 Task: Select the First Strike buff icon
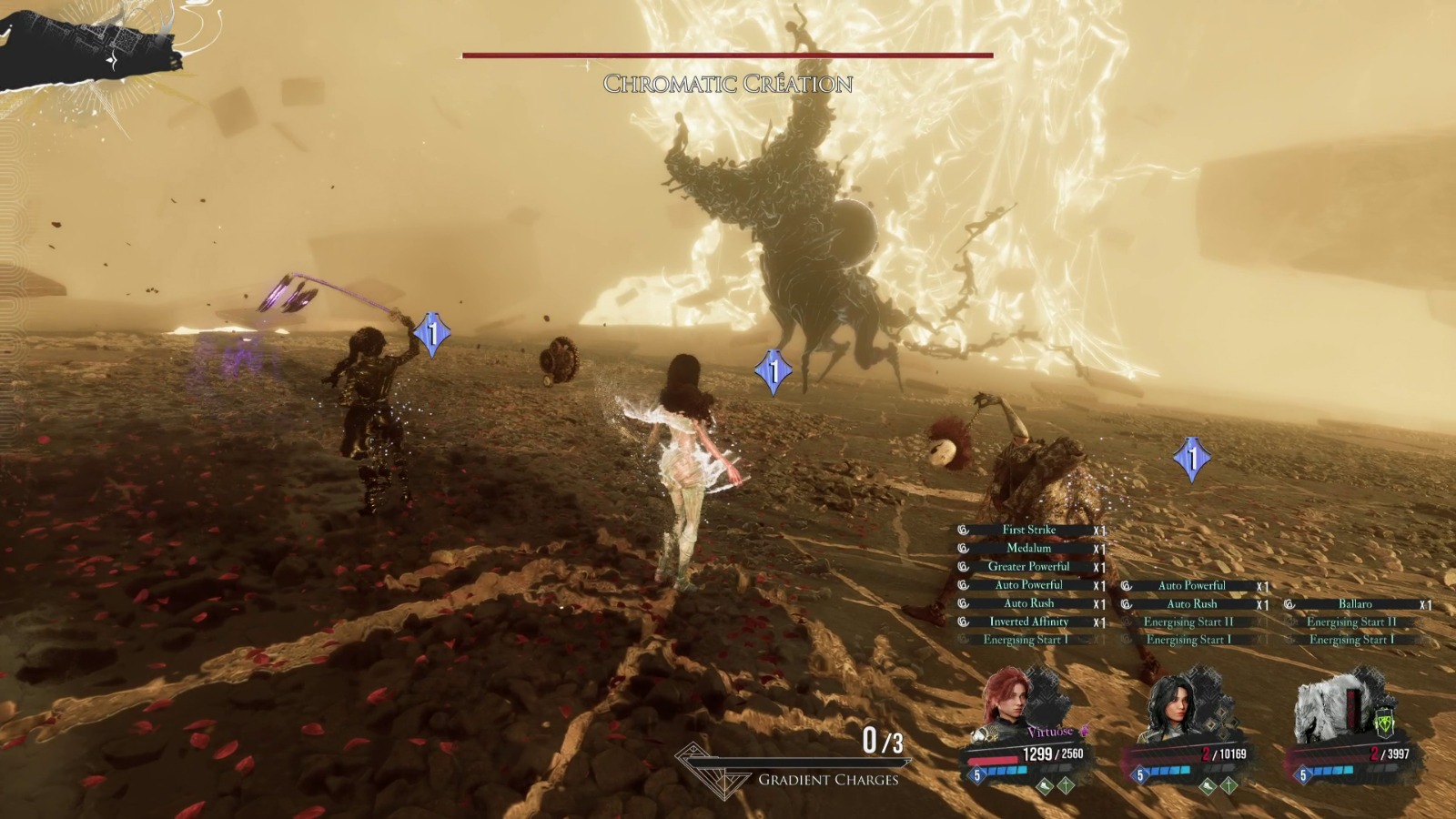[965, 530]
